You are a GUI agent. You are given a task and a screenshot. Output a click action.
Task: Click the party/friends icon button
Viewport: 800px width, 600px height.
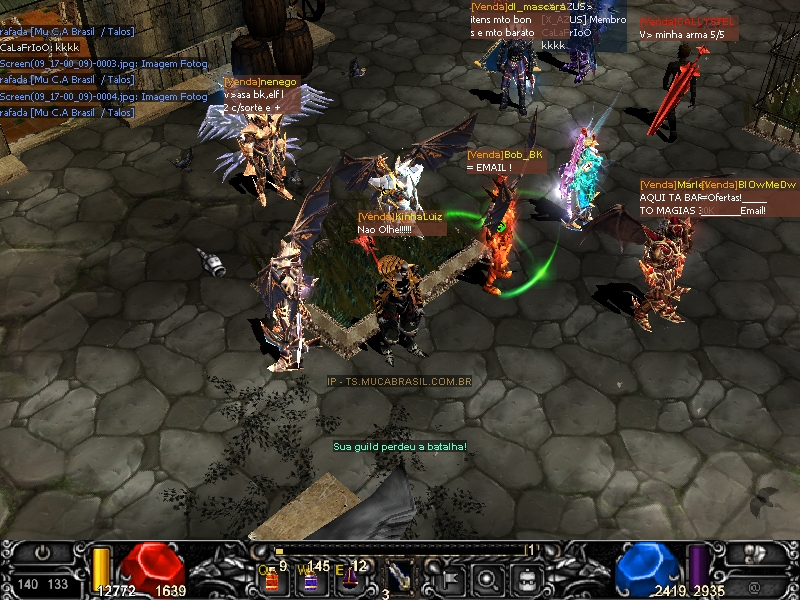click(x=755, y=553)
